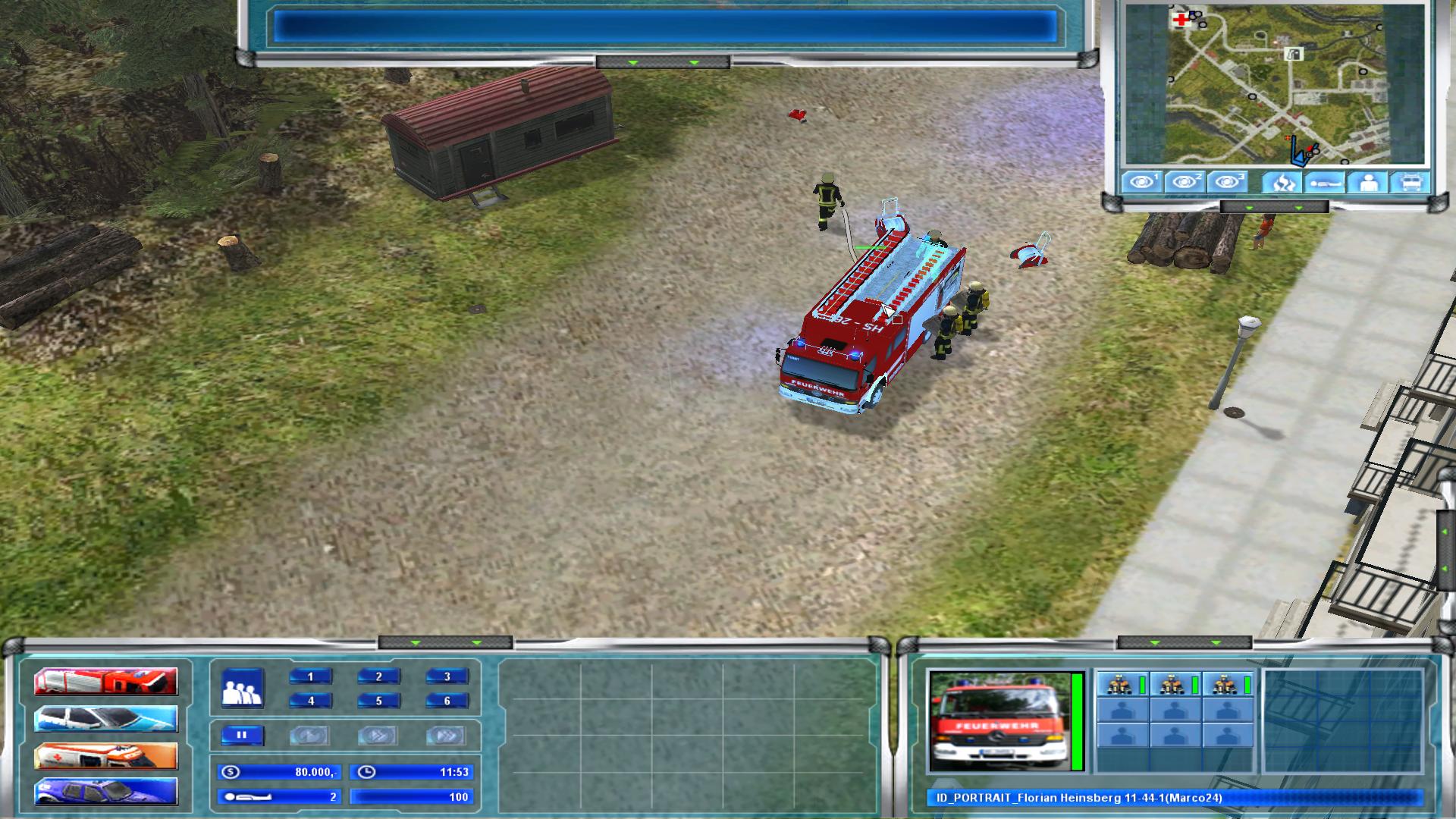Assign units to squad group 4
This screenshot has height=819, width=1456.
(312, 701)
